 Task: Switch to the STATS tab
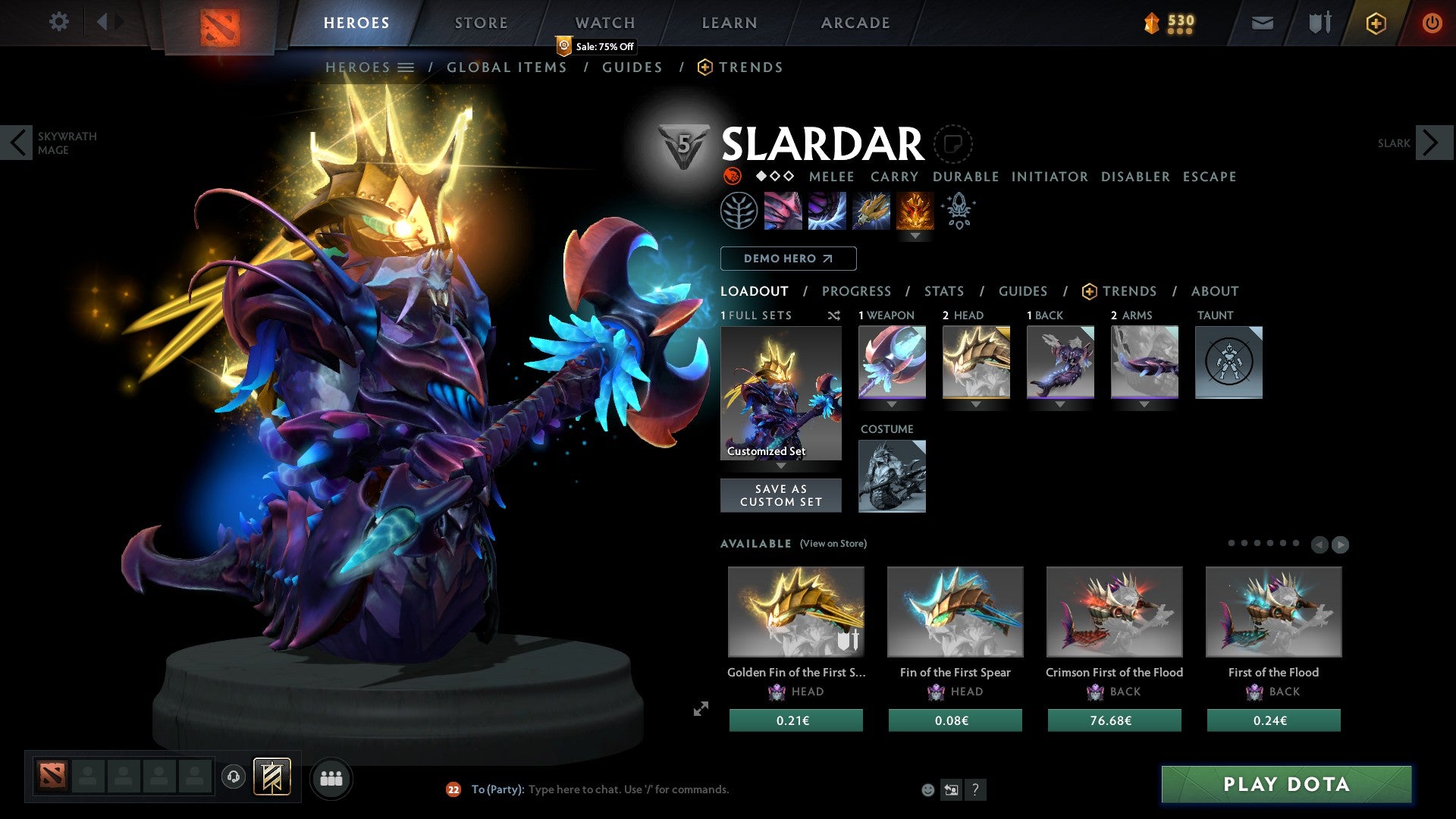tap(943, 291)
